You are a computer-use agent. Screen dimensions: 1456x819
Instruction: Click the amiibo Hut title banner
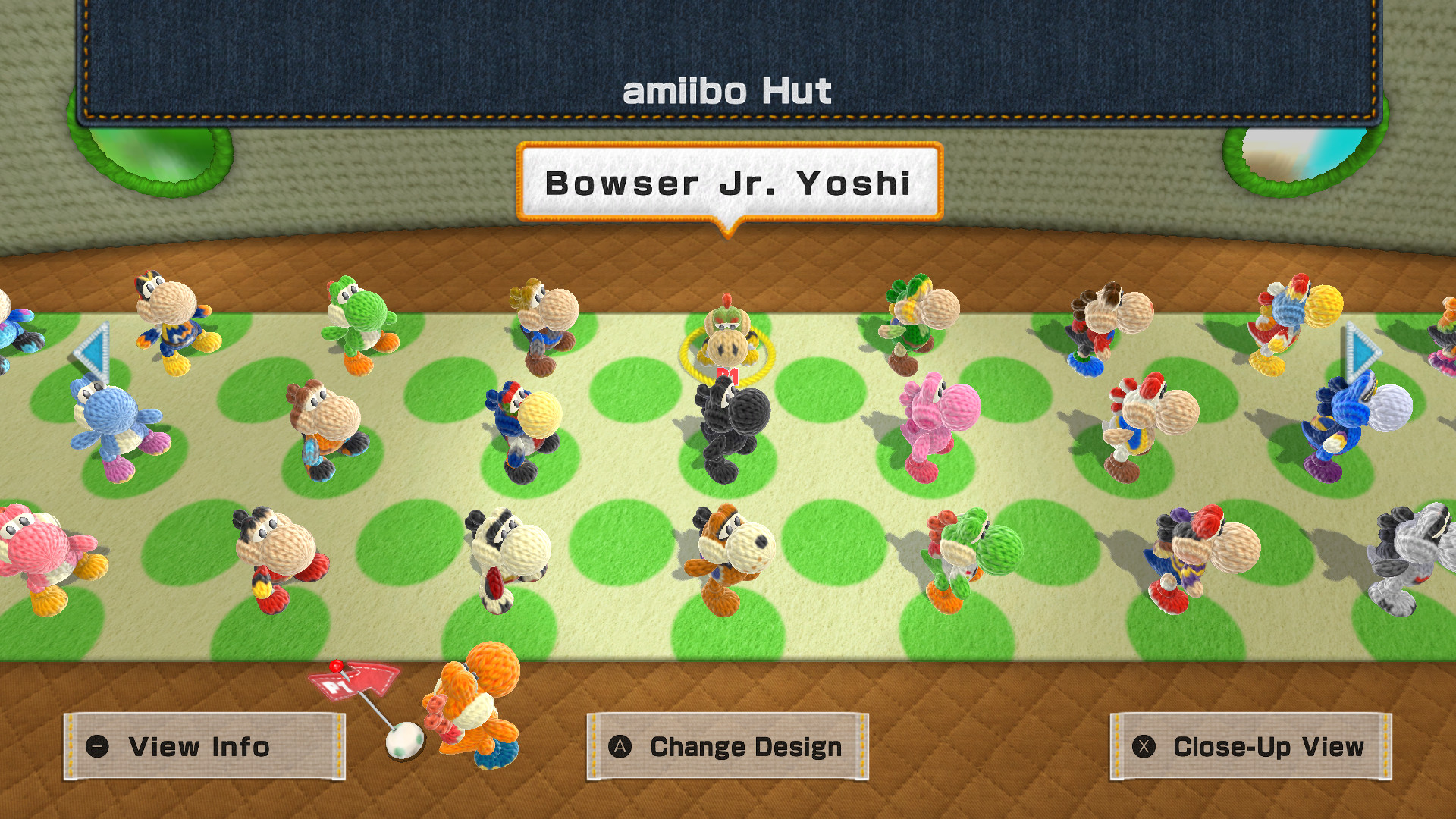coord(726,91)
